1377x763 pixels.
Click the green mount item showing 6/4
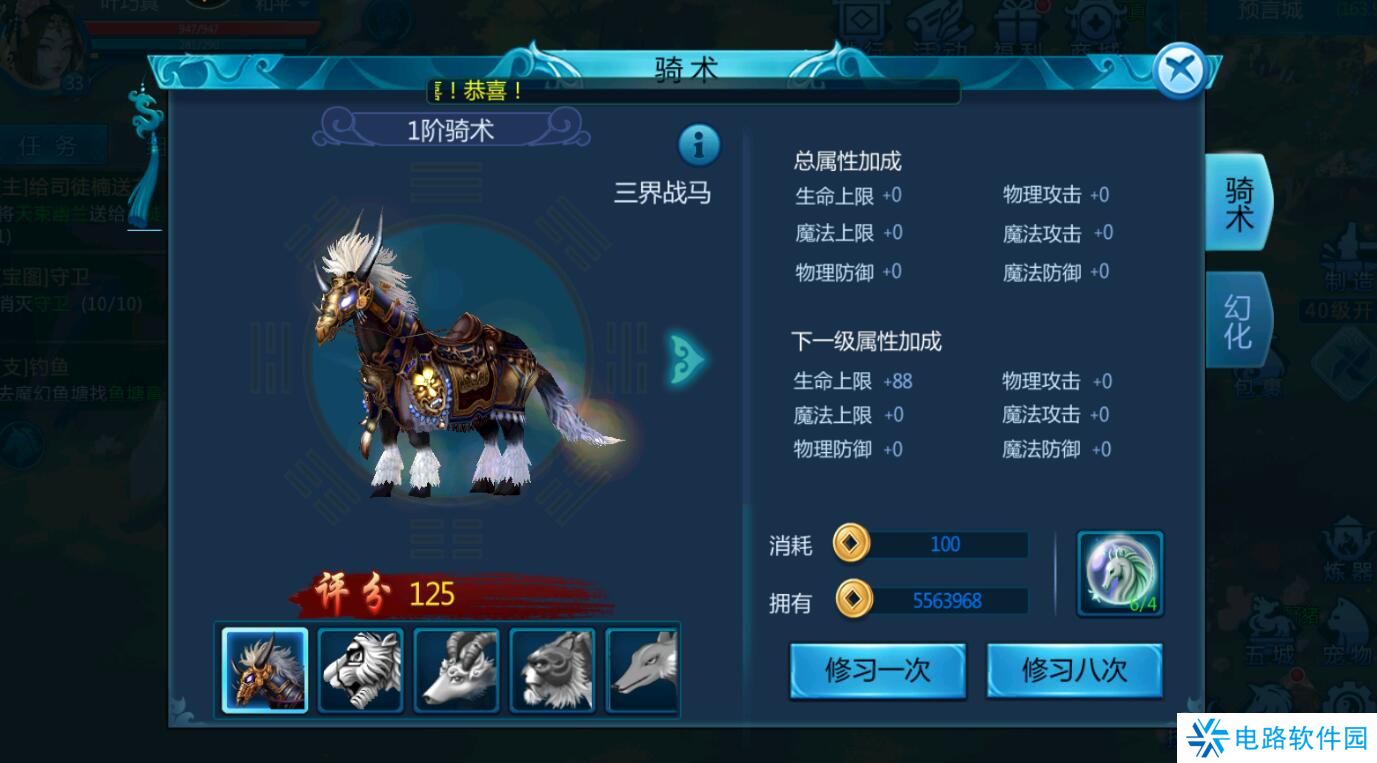(x=1120, y=573)
